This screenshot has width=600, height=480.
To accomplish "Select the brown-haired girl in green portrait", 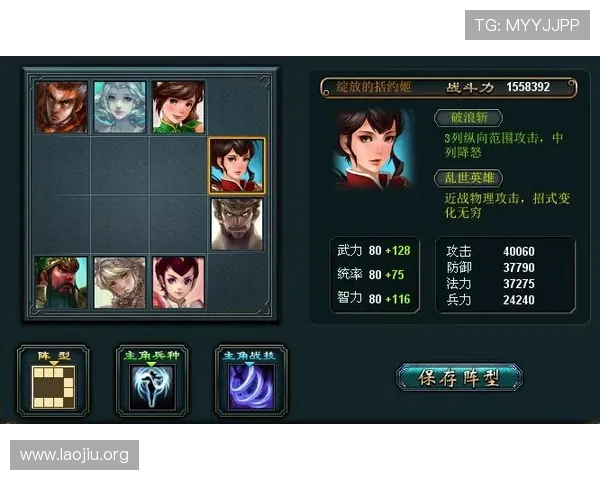I will 178,107.
